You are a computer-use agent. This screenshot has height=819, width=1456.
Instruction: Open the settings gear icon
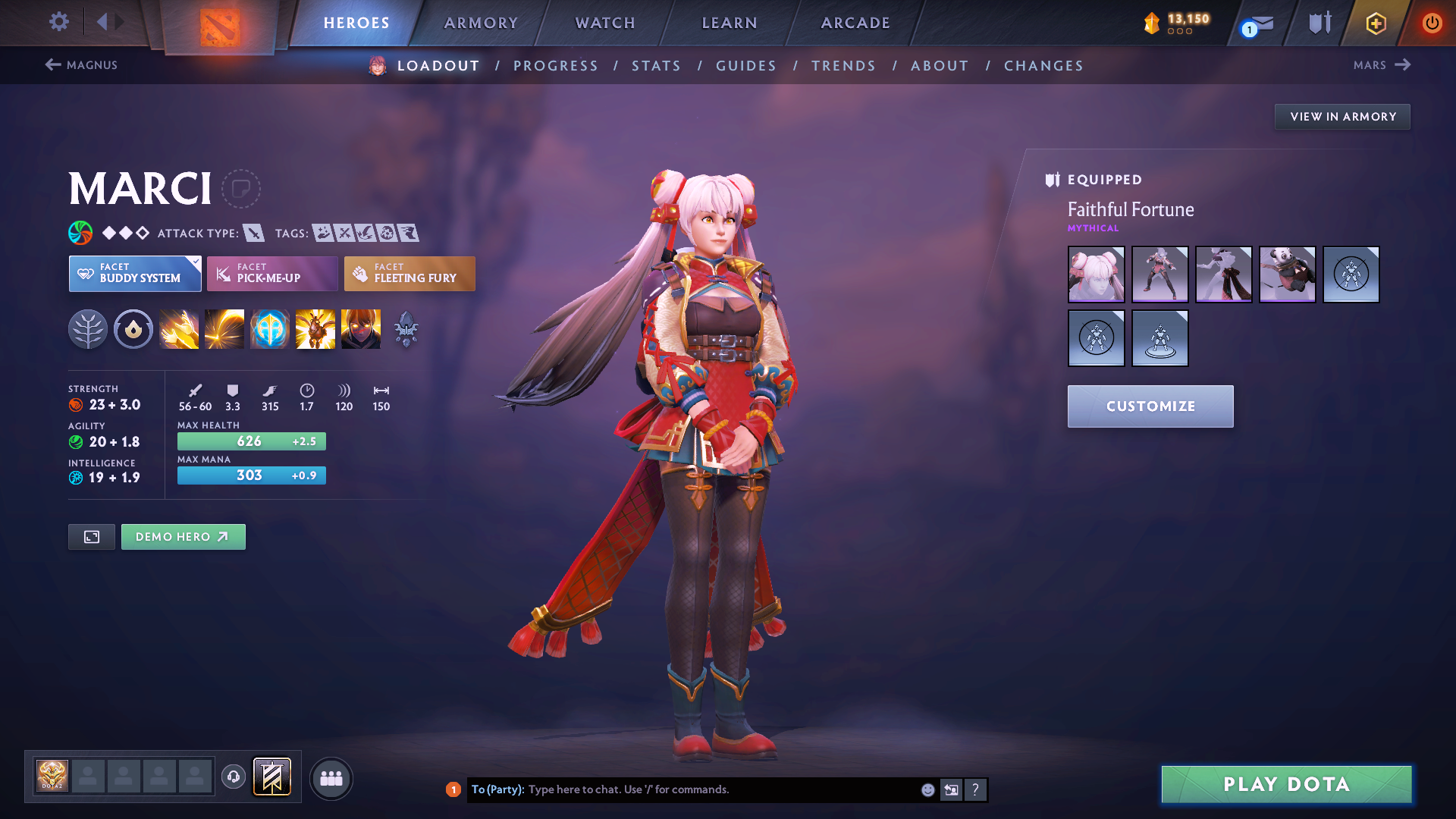click(x=58, y=23)
